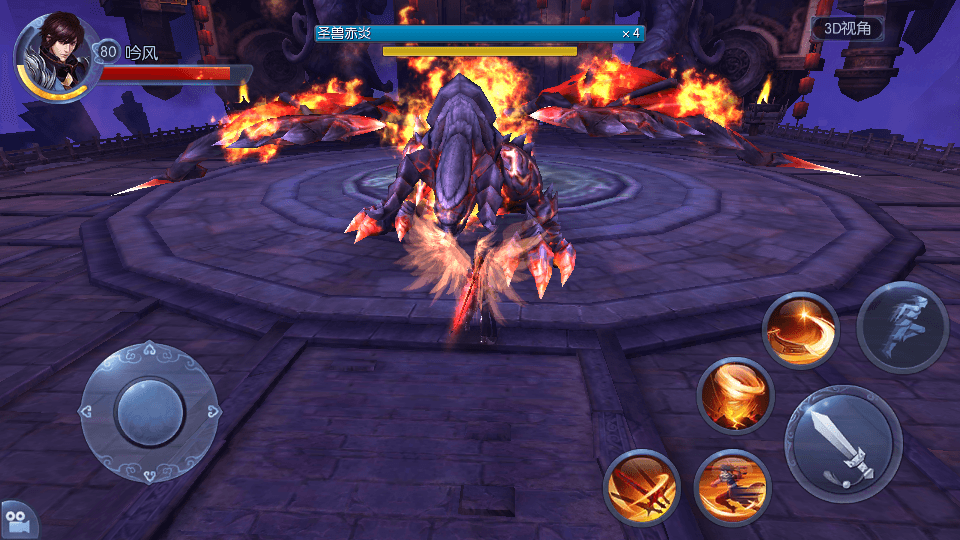Image resolution: width=960 pixels, height=540 pixels.
Task: Tap the virtual joystick center knob
Action: 150,411
